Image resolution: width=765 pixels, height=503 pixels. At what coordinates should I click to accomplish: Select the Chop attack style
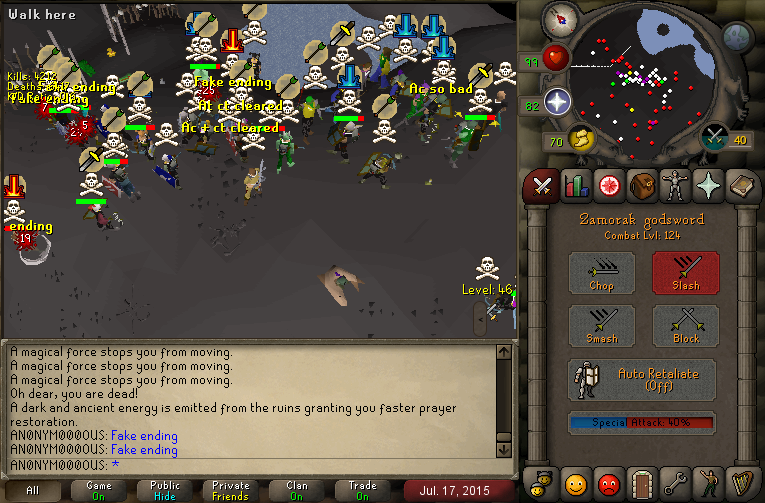(x=601, y=272)
